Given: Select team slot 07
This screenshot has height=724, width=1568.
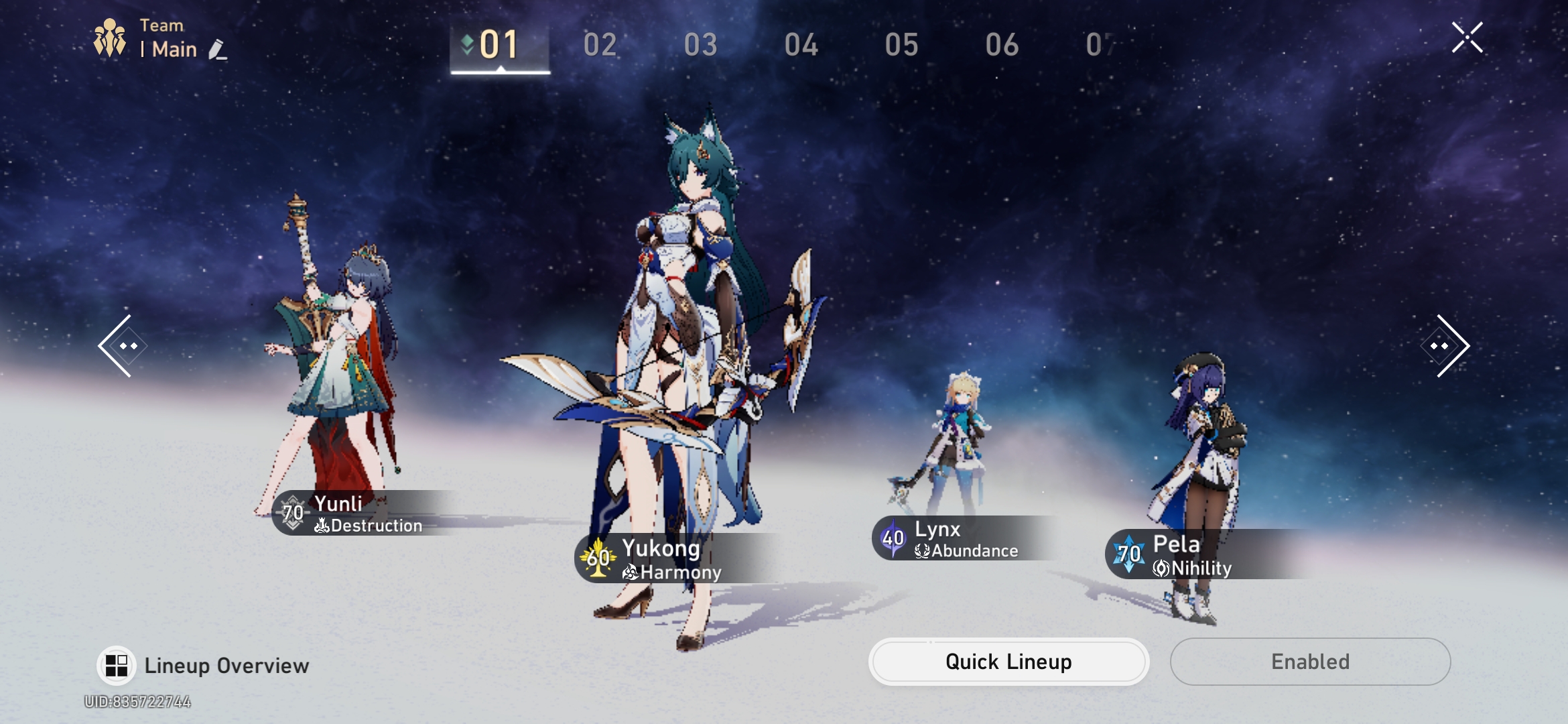Looking at the screenshot, I should coord(1099,46).
